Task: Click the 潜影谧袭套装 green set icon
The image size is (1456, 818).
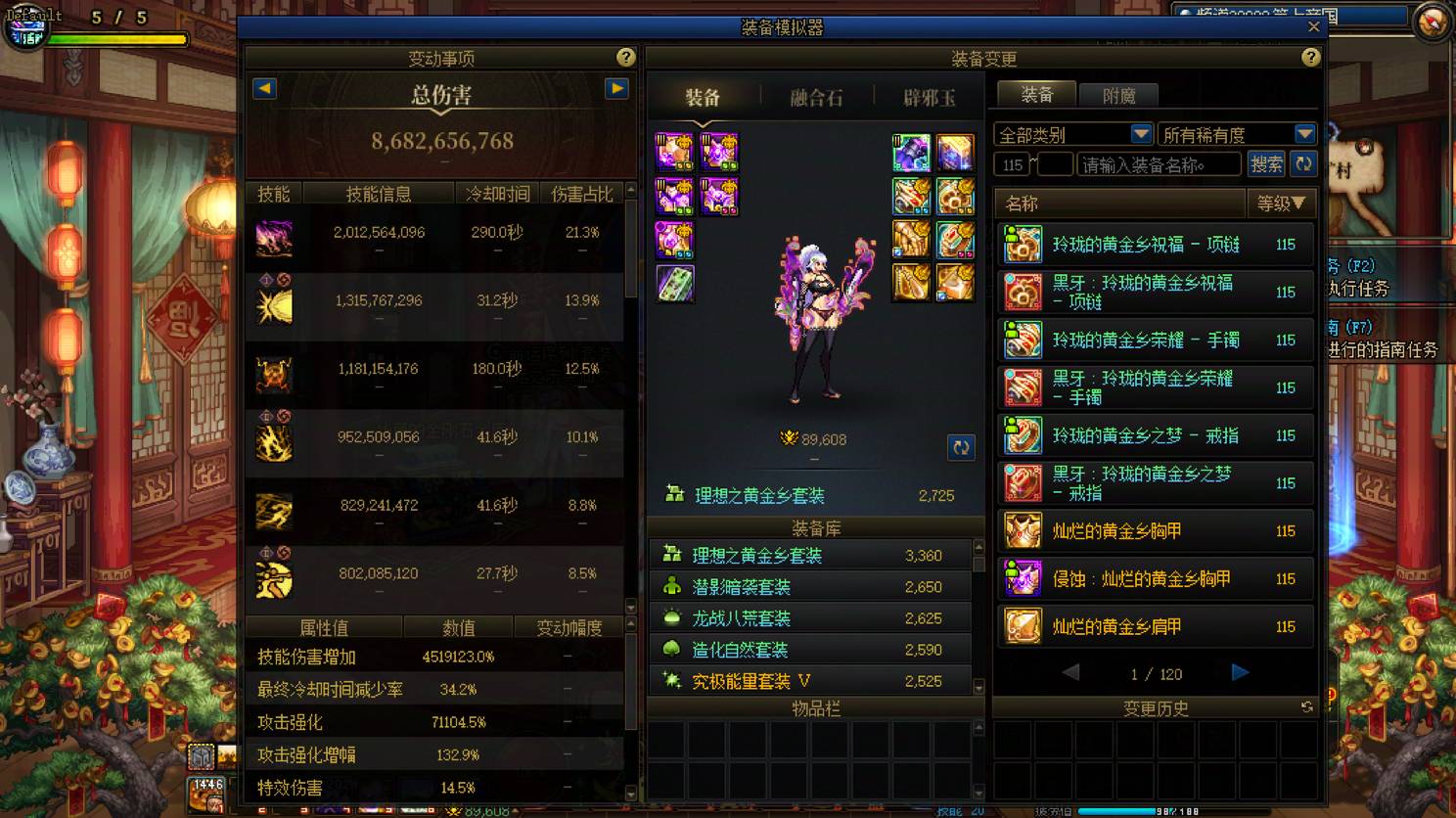Action: coord(672,586)
